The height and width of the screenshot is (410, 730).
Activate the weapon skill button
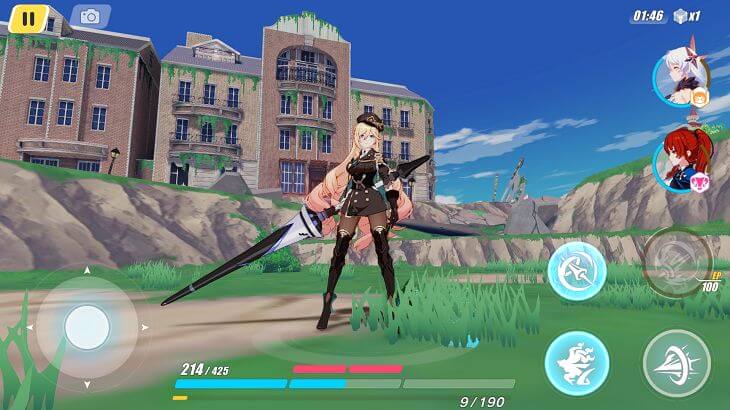[x=576, y=270]
